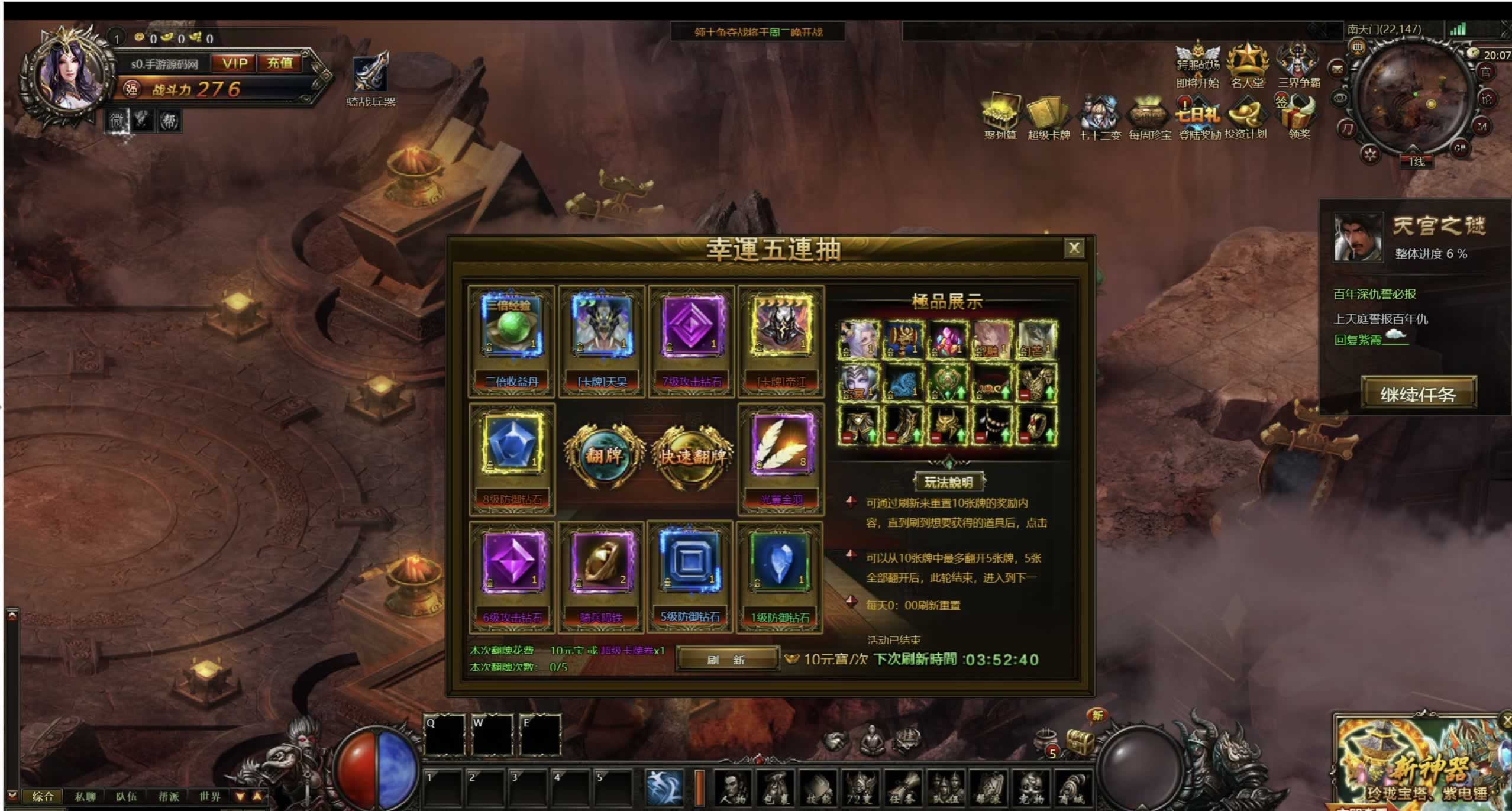Open the 投资计划 investment plan icon
Viewport: 1512px width, 811px height.
click(1245, 117)
